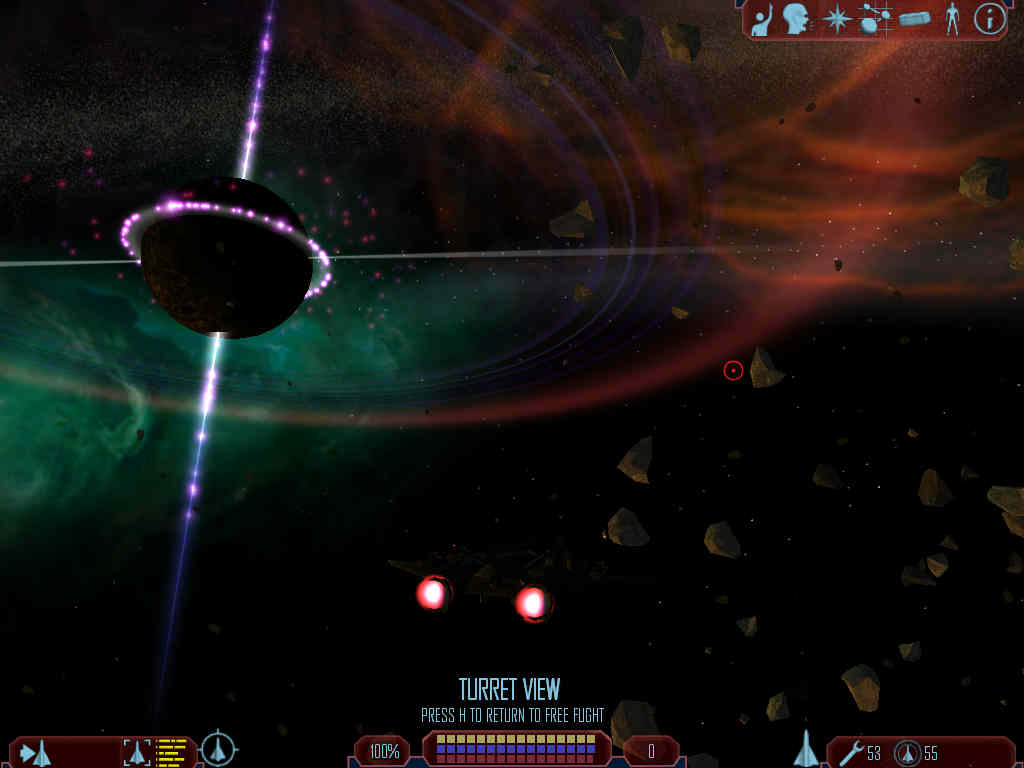Open the cargo inventory canister icon

click(914, 19)
